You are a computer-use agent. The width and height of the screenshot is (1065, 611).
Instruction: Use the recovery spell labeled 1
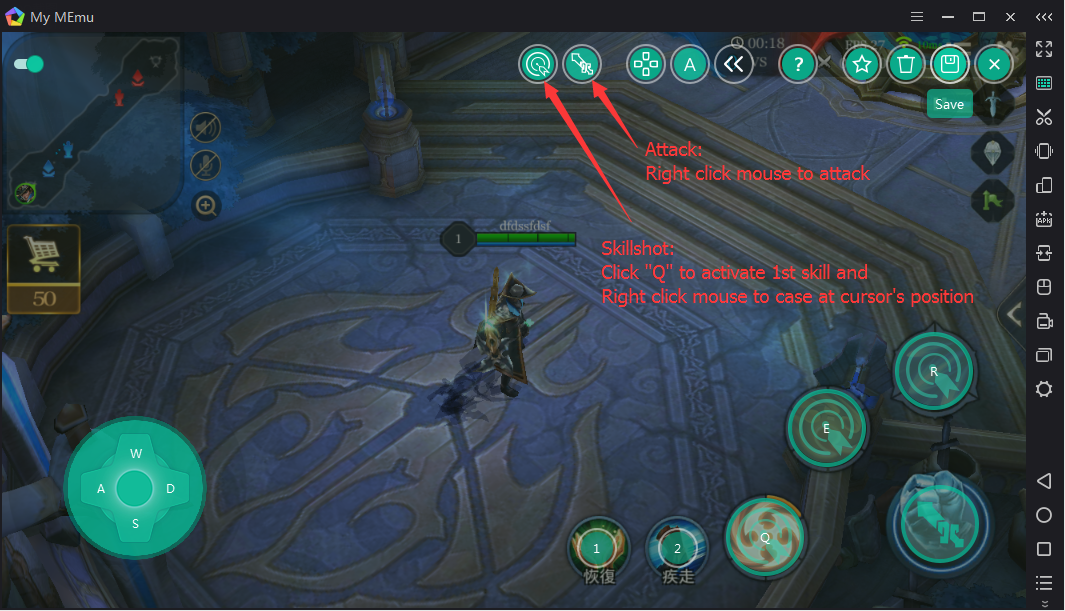597,548
